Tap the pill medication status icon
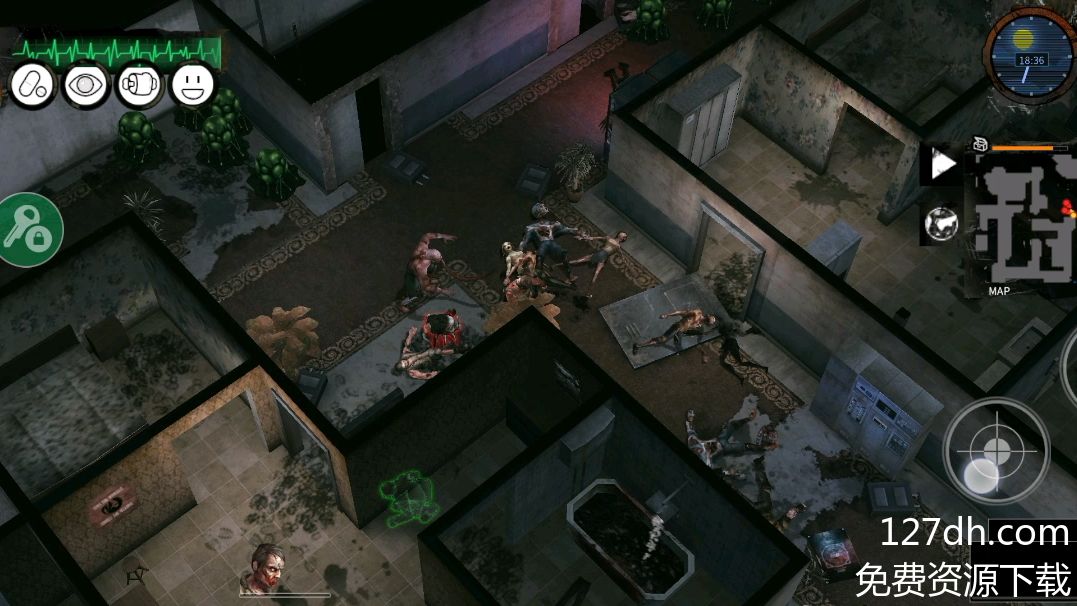The width and height of the screenshot is (1077, 606). 32,85
